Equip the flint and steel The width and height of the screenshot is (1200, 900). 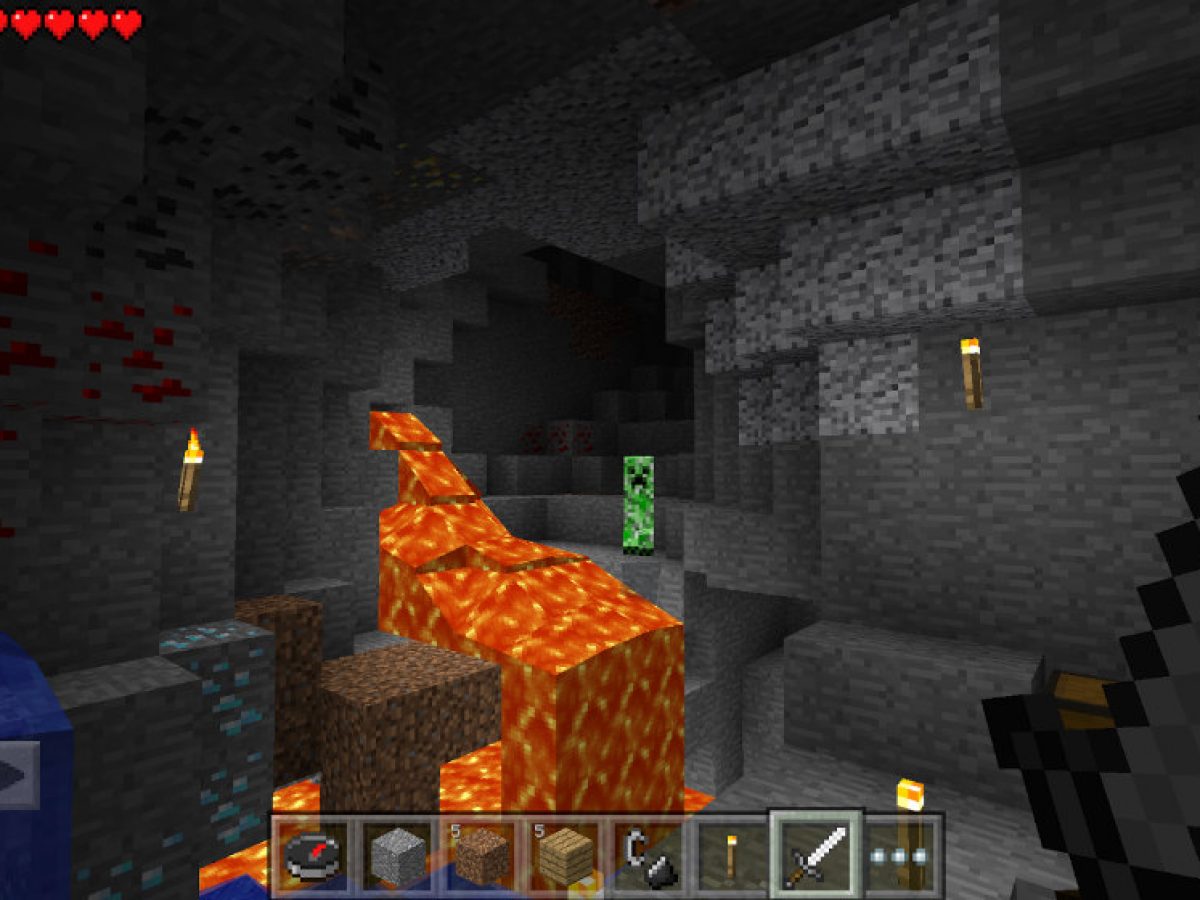(x=648, y=855)
